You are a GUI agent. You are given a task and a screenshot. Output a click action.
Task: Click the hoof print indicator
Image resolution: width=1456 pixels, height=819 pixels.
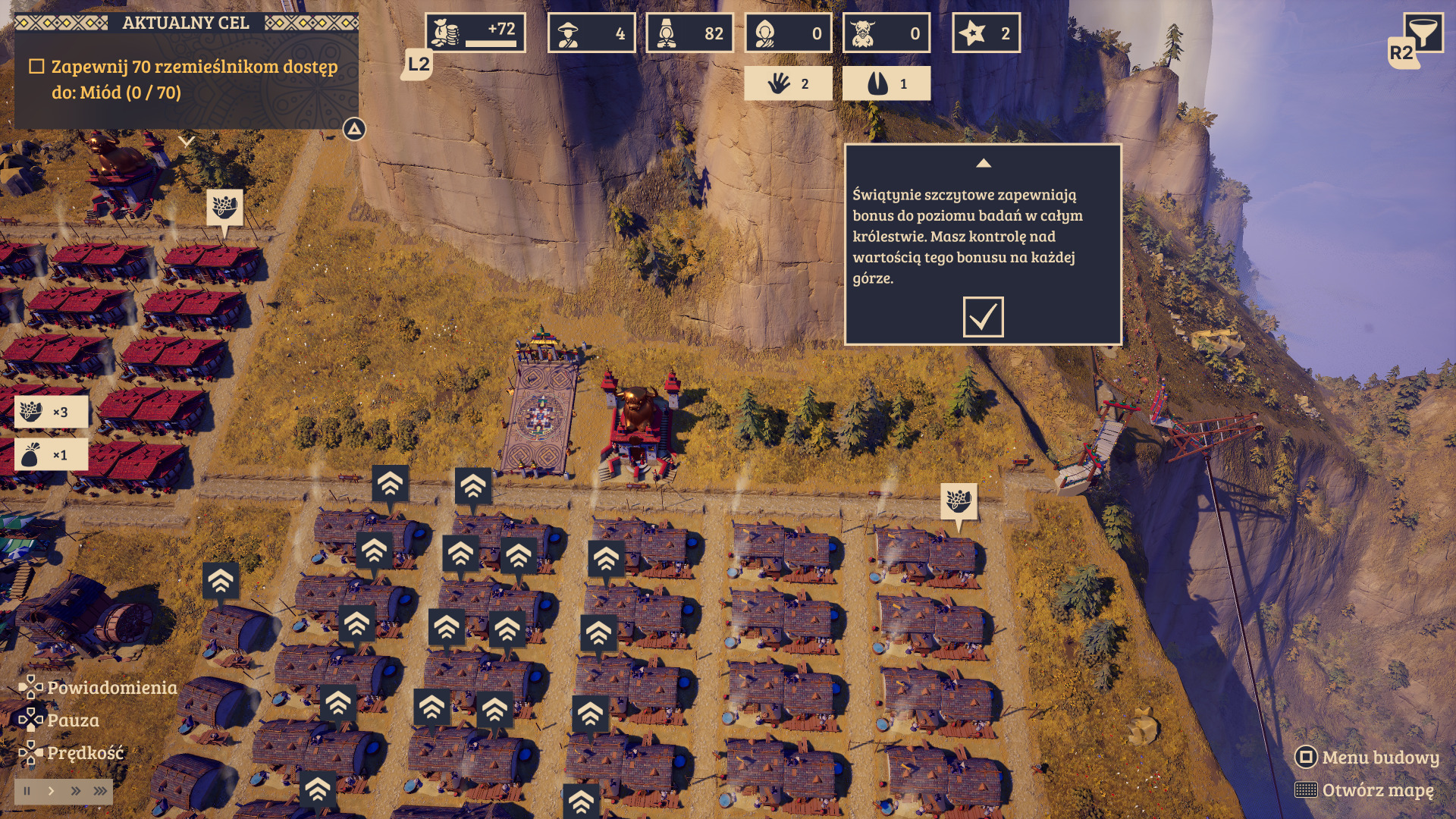[886, 84]
